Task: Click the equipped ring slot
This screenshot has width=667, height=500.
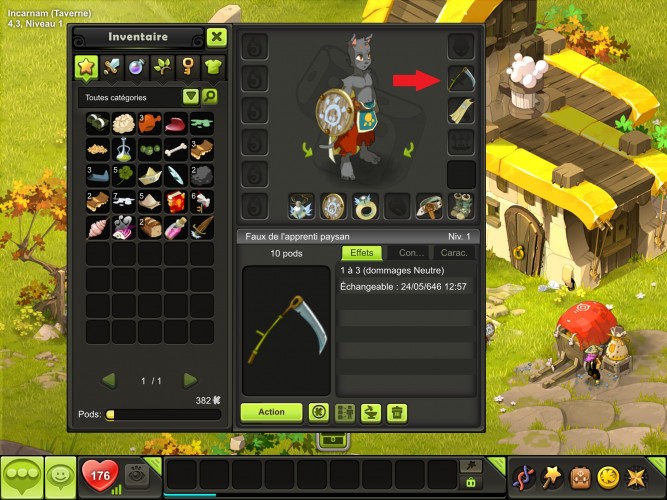Action: (366, 206)
